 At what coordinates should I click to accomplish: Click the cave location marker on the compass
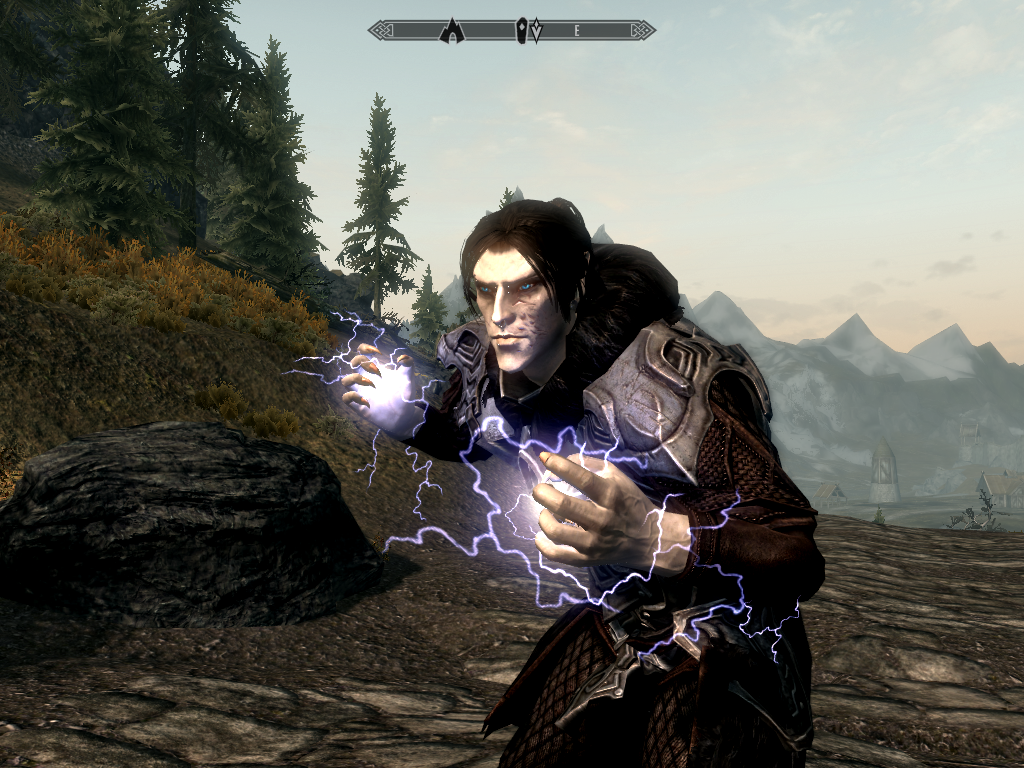point(452,30)
